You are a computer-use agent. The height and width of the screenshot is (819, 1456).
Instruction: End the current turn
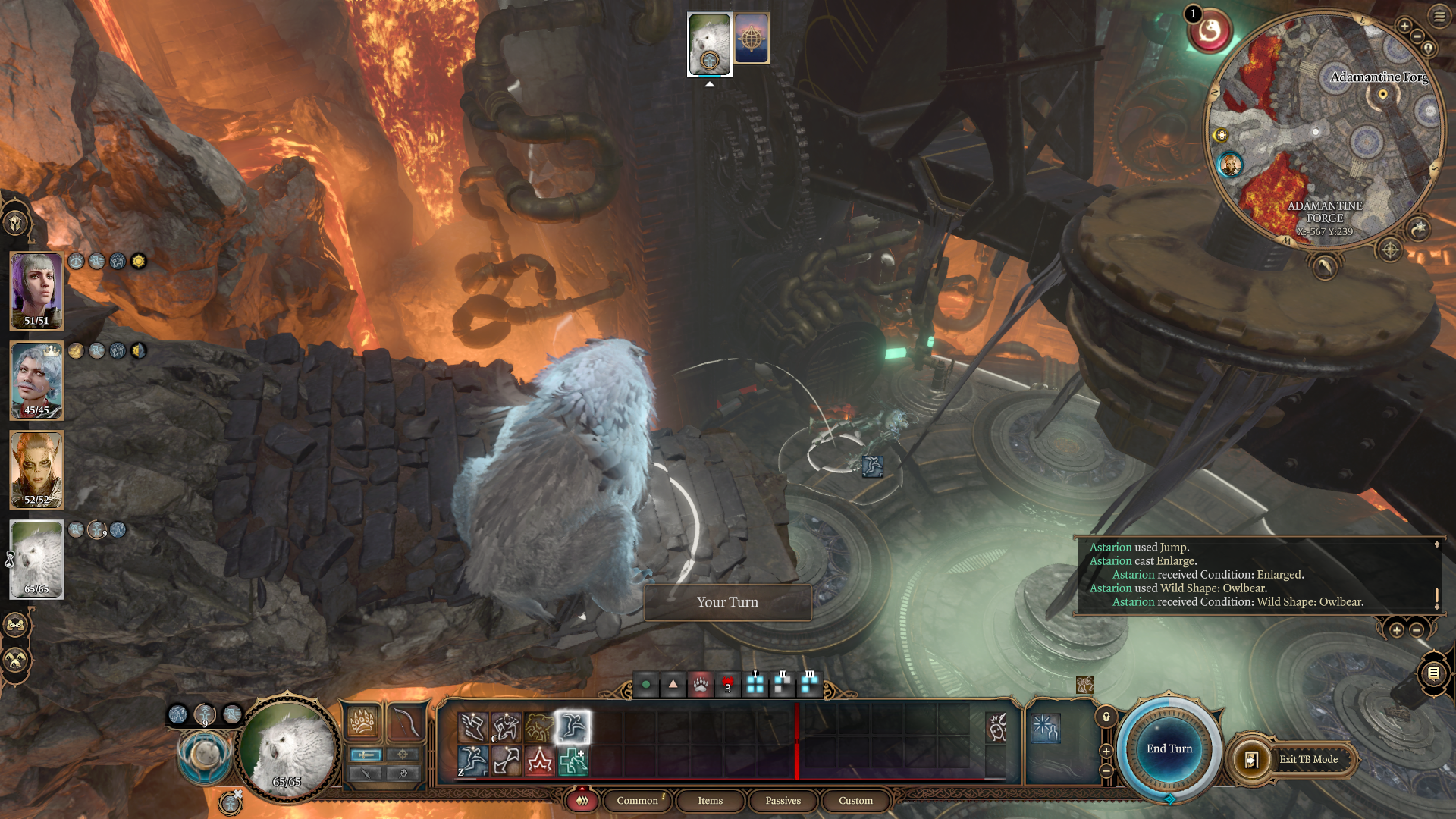(1169, 748)
